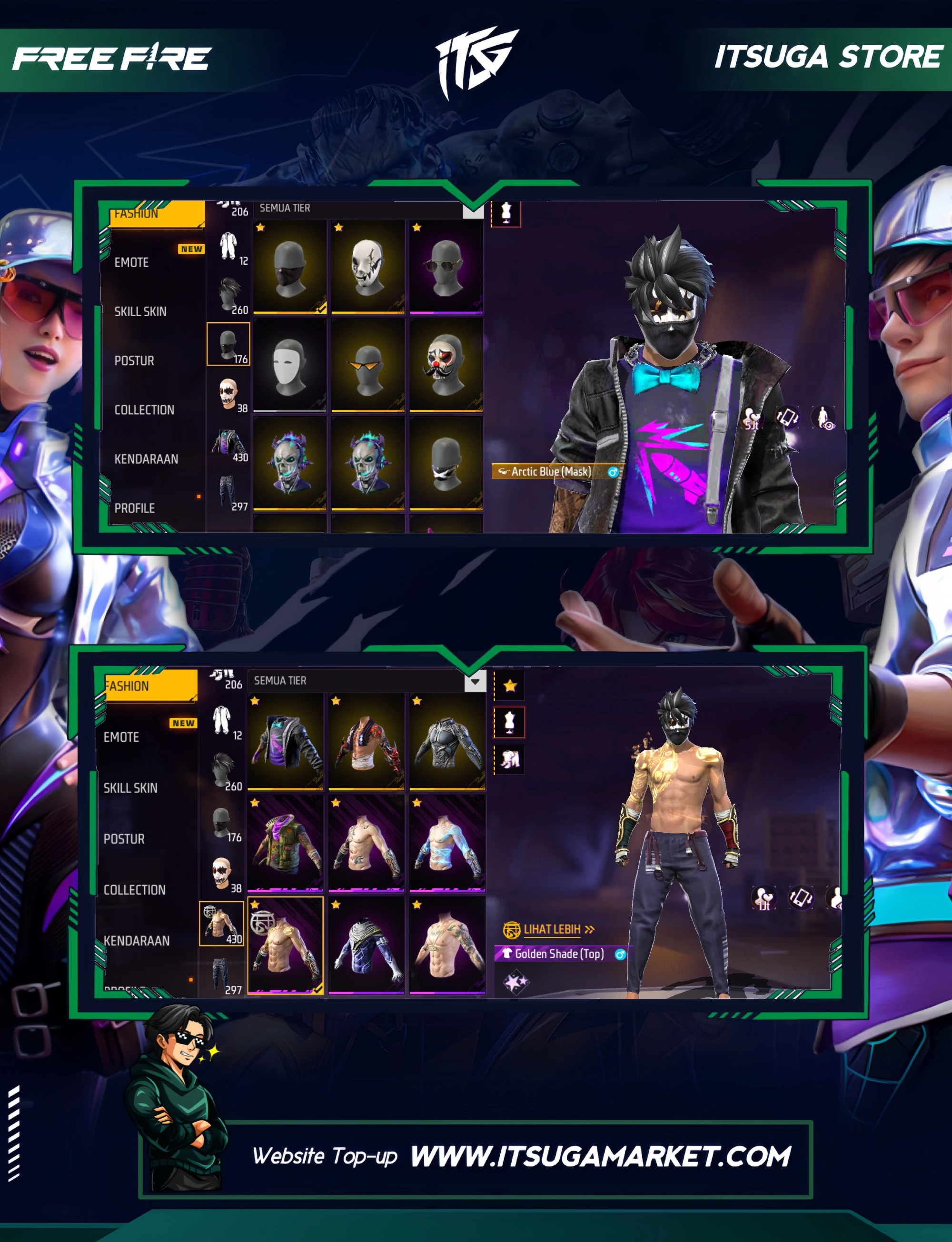Equip the orange sunglasses mask
952x1242 pixels.
(x=368, y=364)
